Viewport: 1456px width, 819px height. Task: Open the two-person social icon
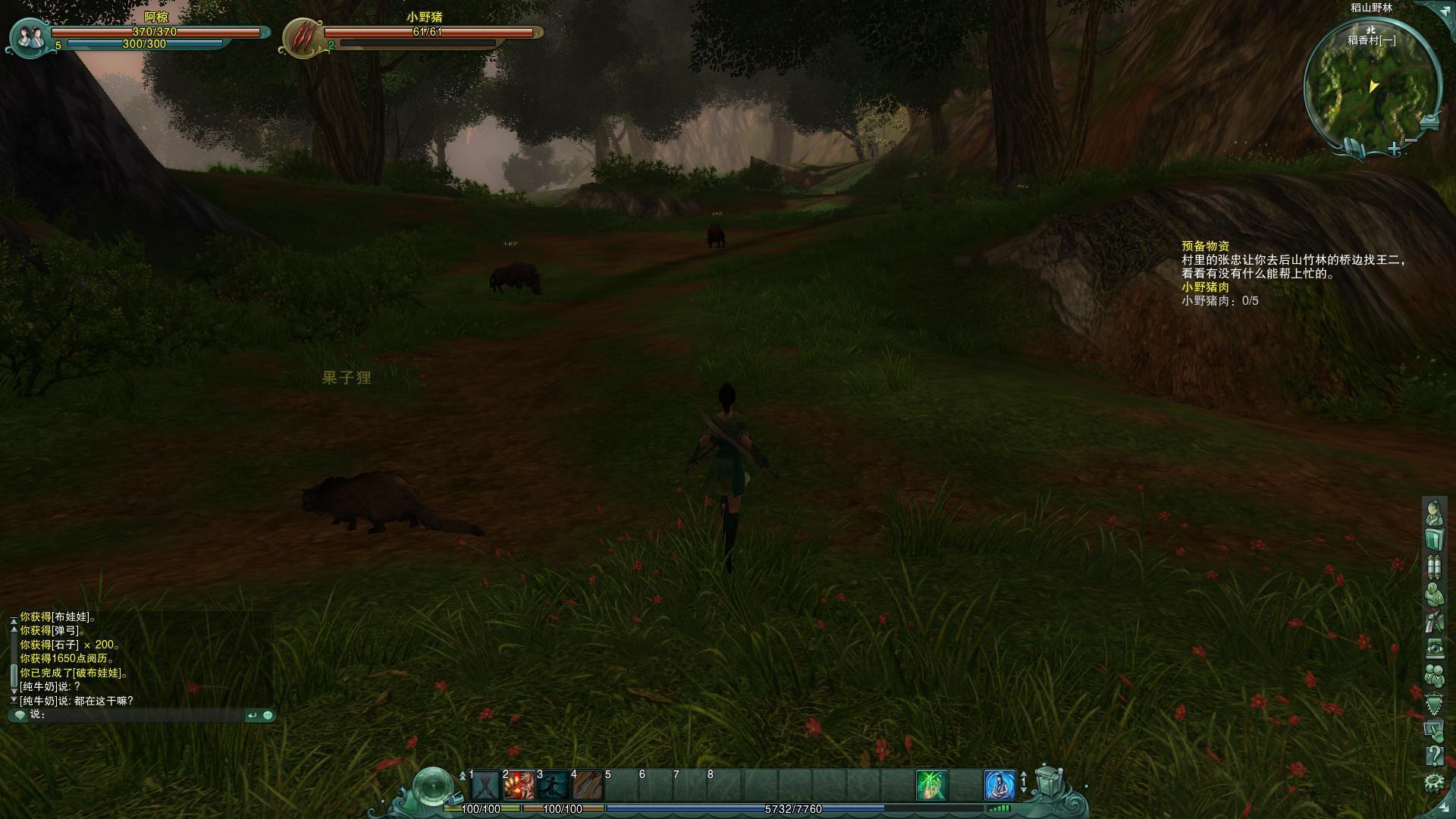tap(1433, 675)
